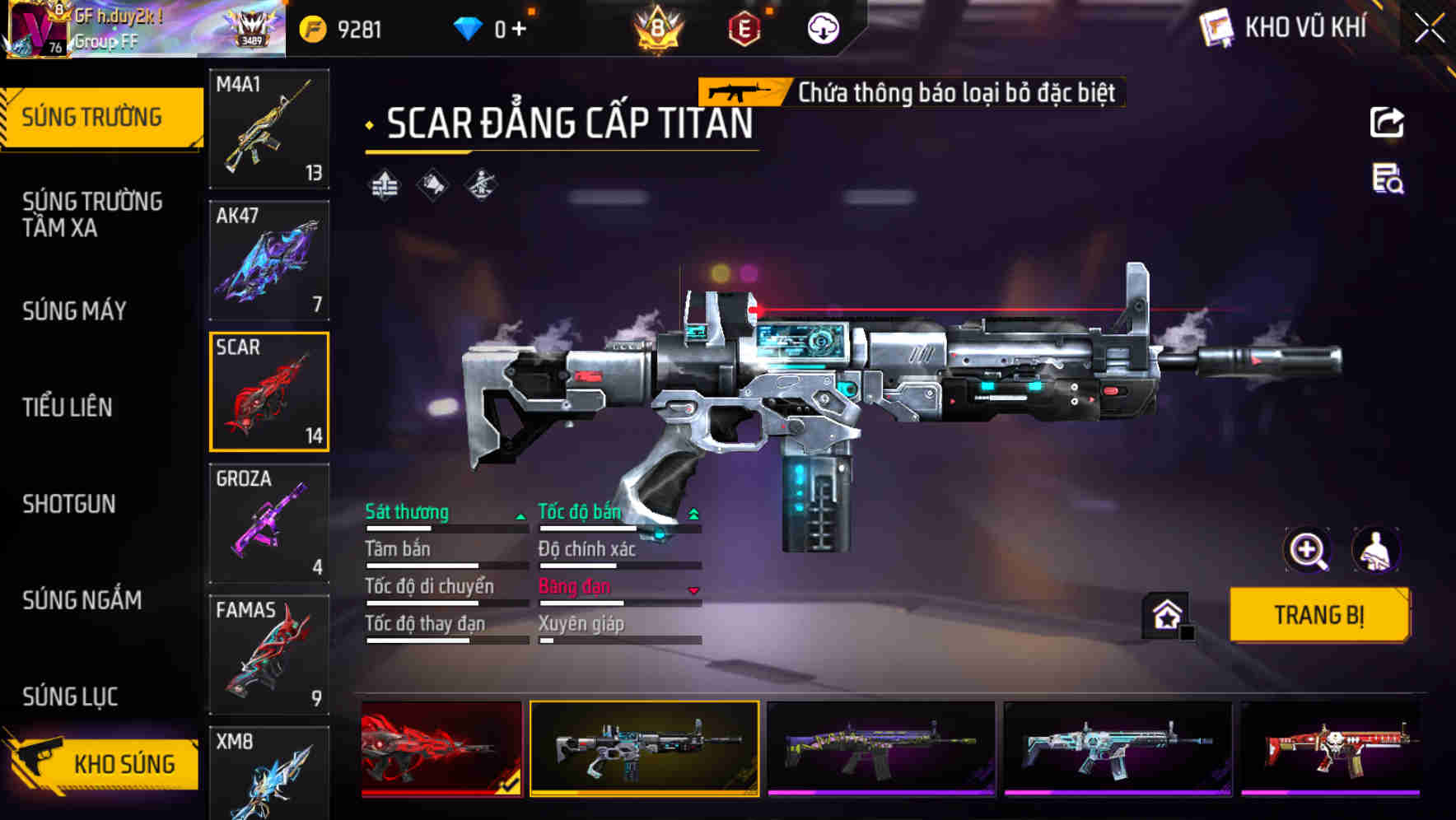Open the XM8 weapon tile
This screenshot has width=1456, height=820.
click(269, 772)
